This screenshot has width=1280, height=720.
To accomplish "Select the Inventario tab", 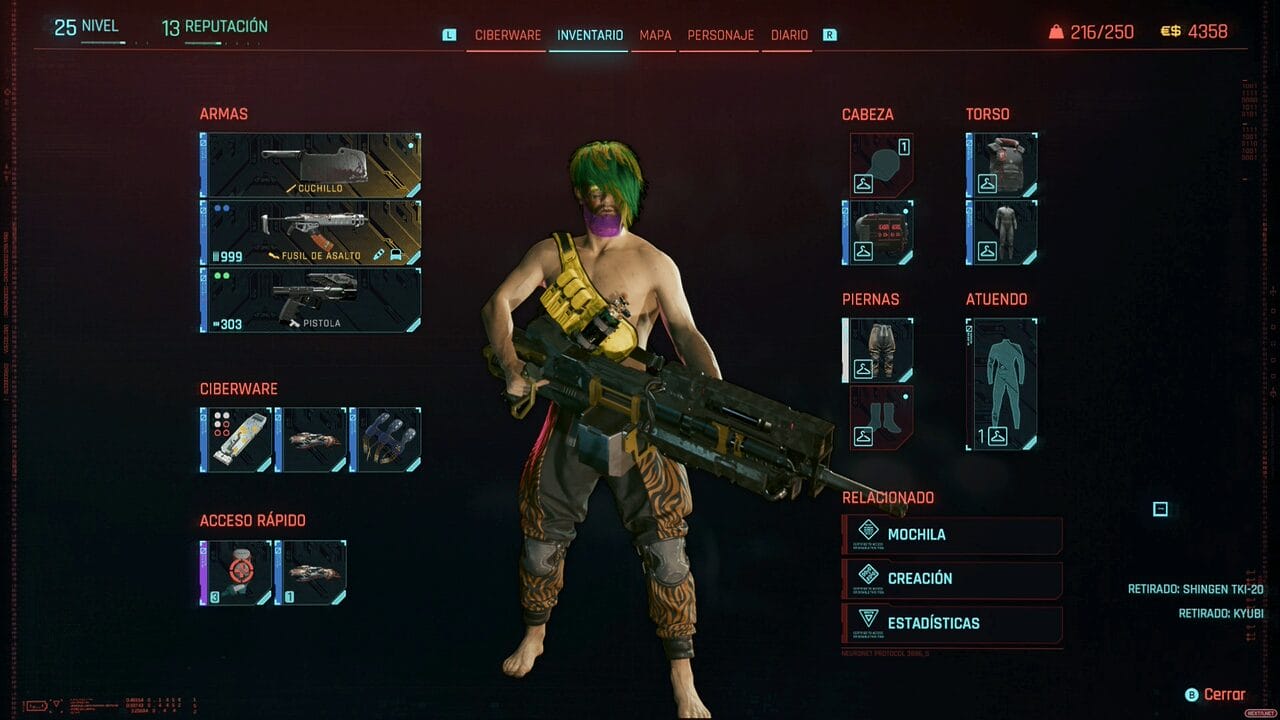I will pos(590,35).
